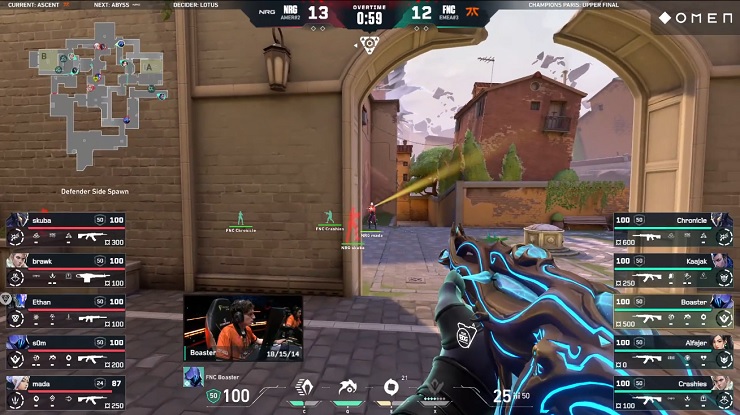Spectate Kaajak from the team list

pos(675,269)
